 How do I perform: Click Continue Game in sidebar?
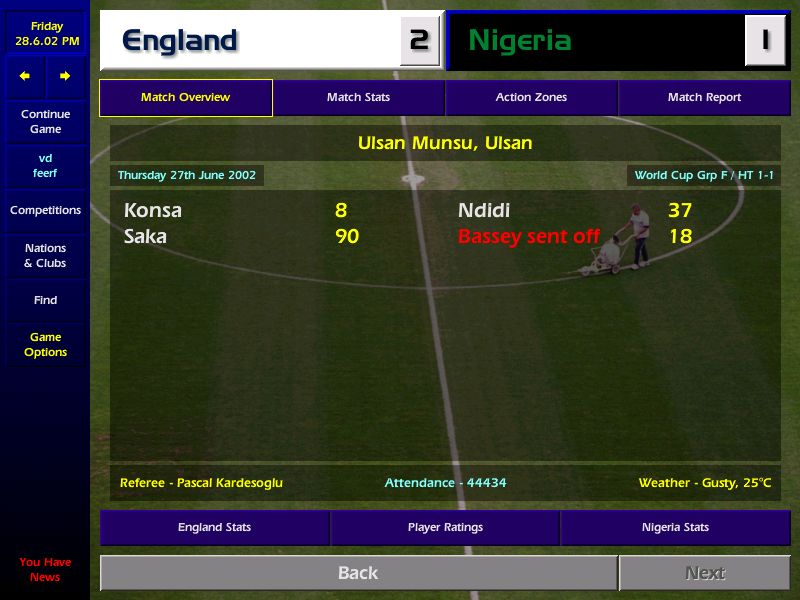pyautogui.click(x=45, y=122)
